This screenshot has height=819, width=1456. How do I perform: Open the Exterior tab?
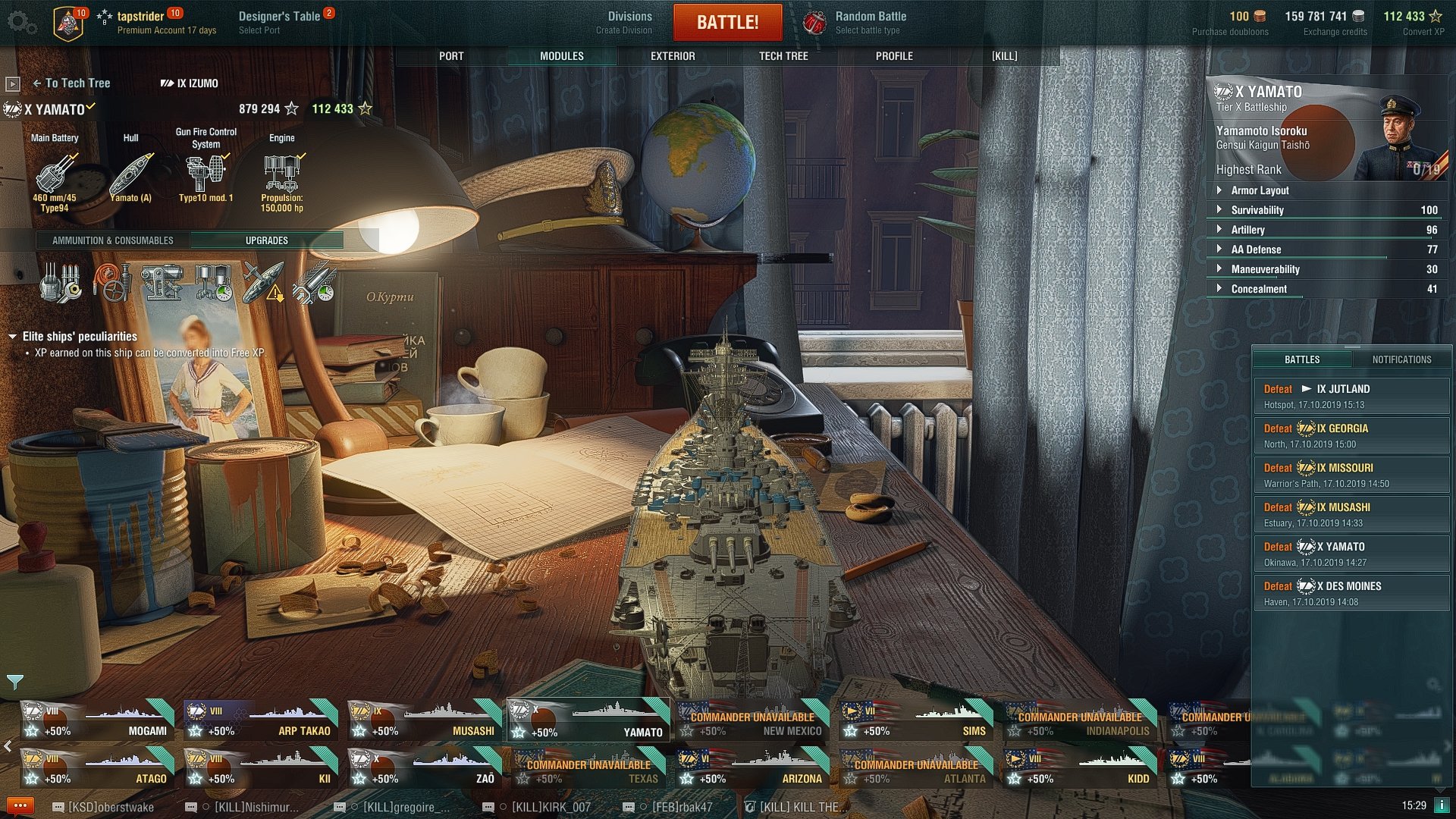(672, 56)
